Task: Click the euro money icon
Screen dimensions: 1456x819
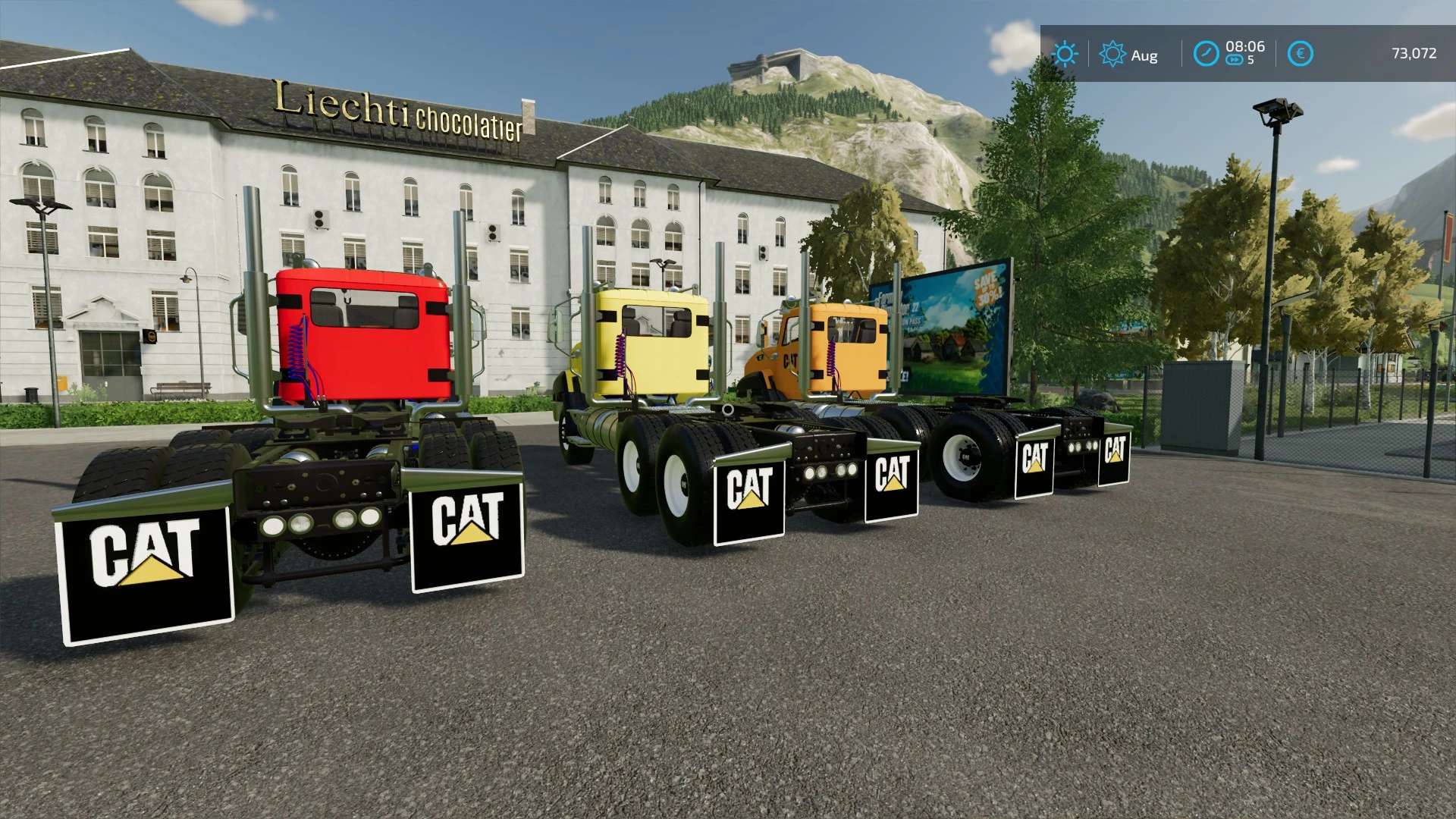Action: 1301,54
